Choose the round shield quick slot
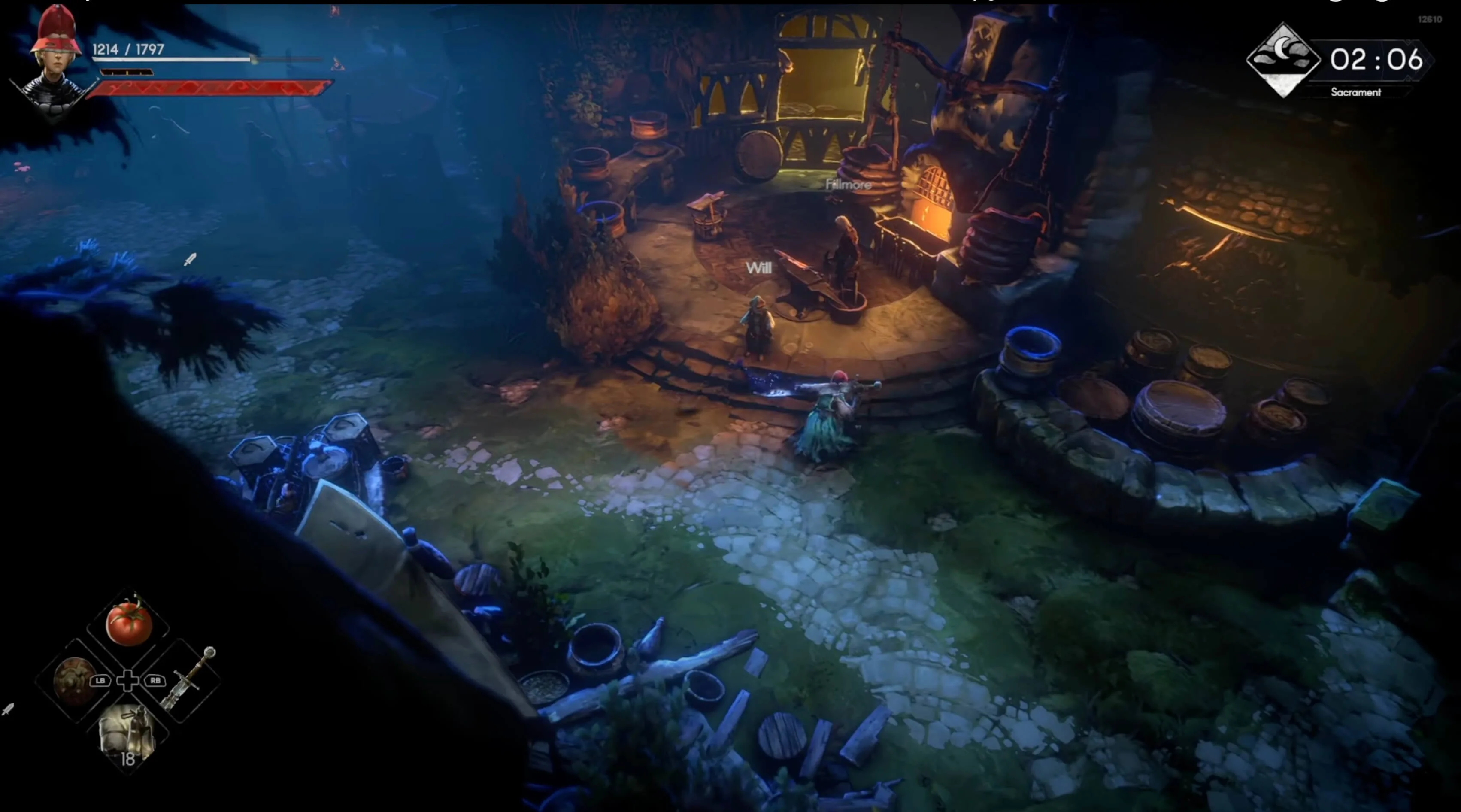Viewport: 1461px width, 812px height. tap(74, 681)
